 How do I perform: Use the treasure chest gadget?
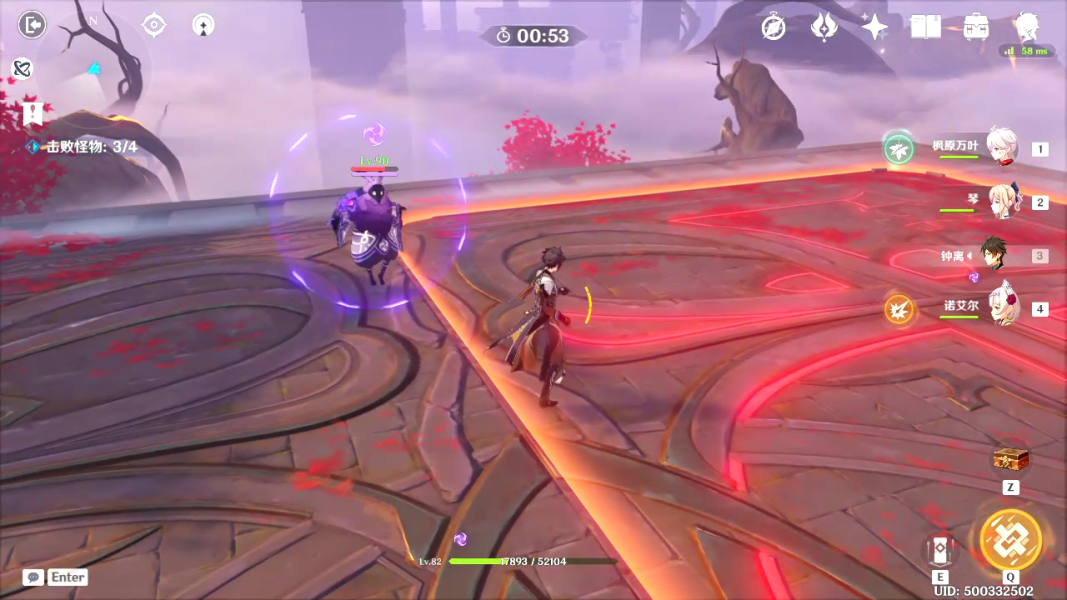coord(1010,461)
